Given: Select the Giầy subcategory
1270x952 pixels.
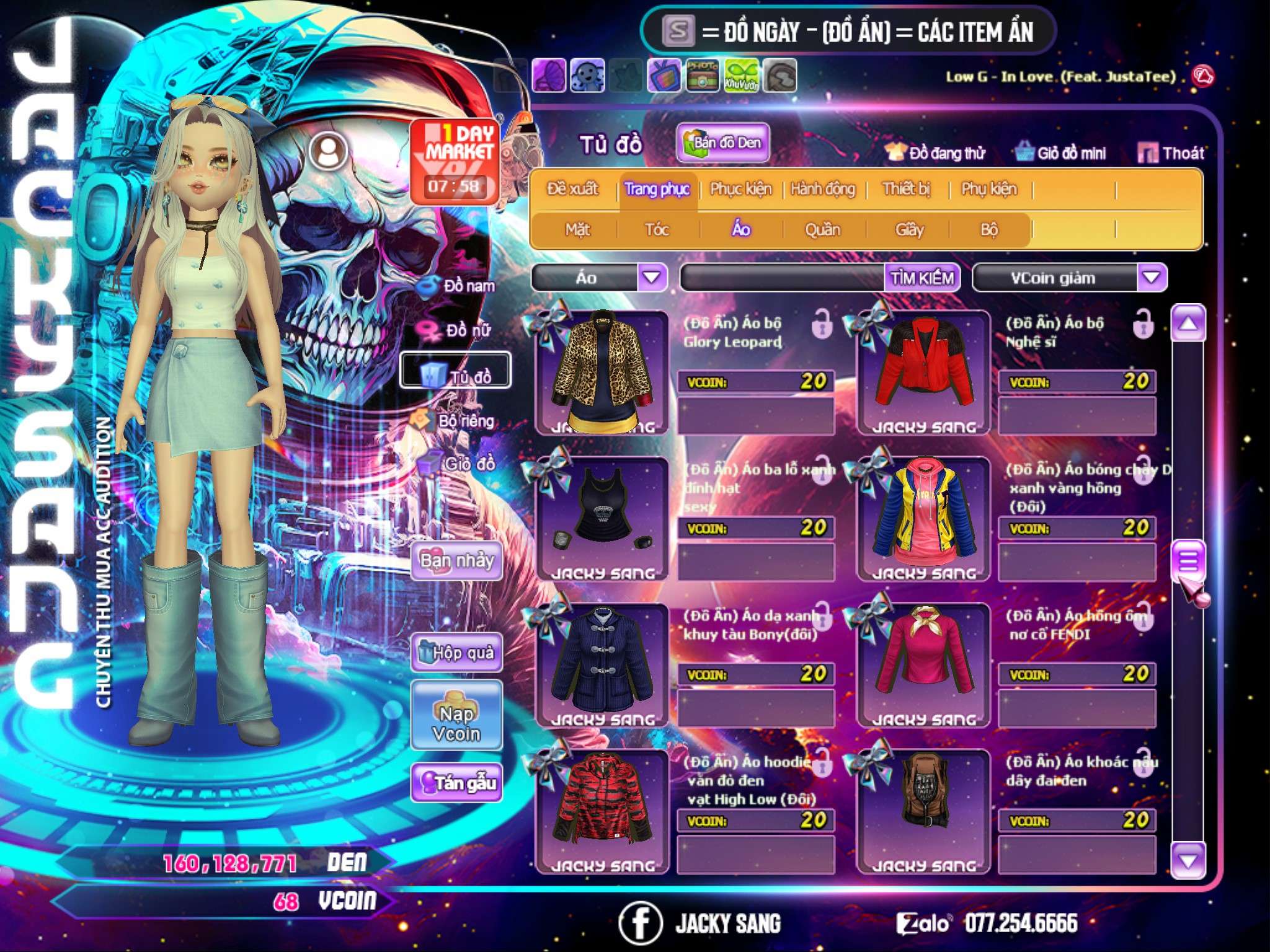Looking at the screenshot, I should click(x=909, y=230).
